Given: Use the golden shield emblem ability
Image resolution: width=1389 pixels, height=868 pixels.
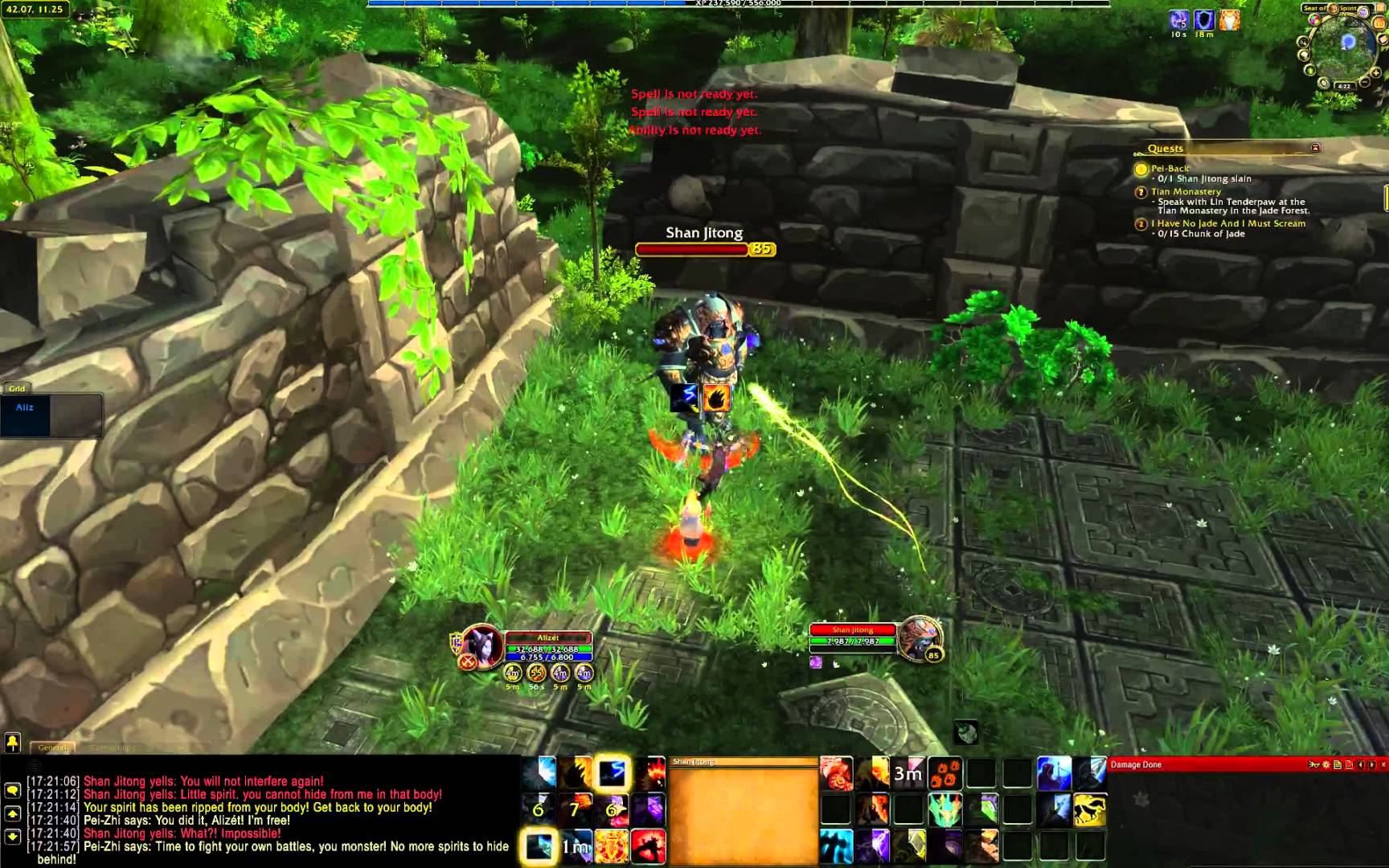Looking at the screenshot, I should (x=611, y=847).
